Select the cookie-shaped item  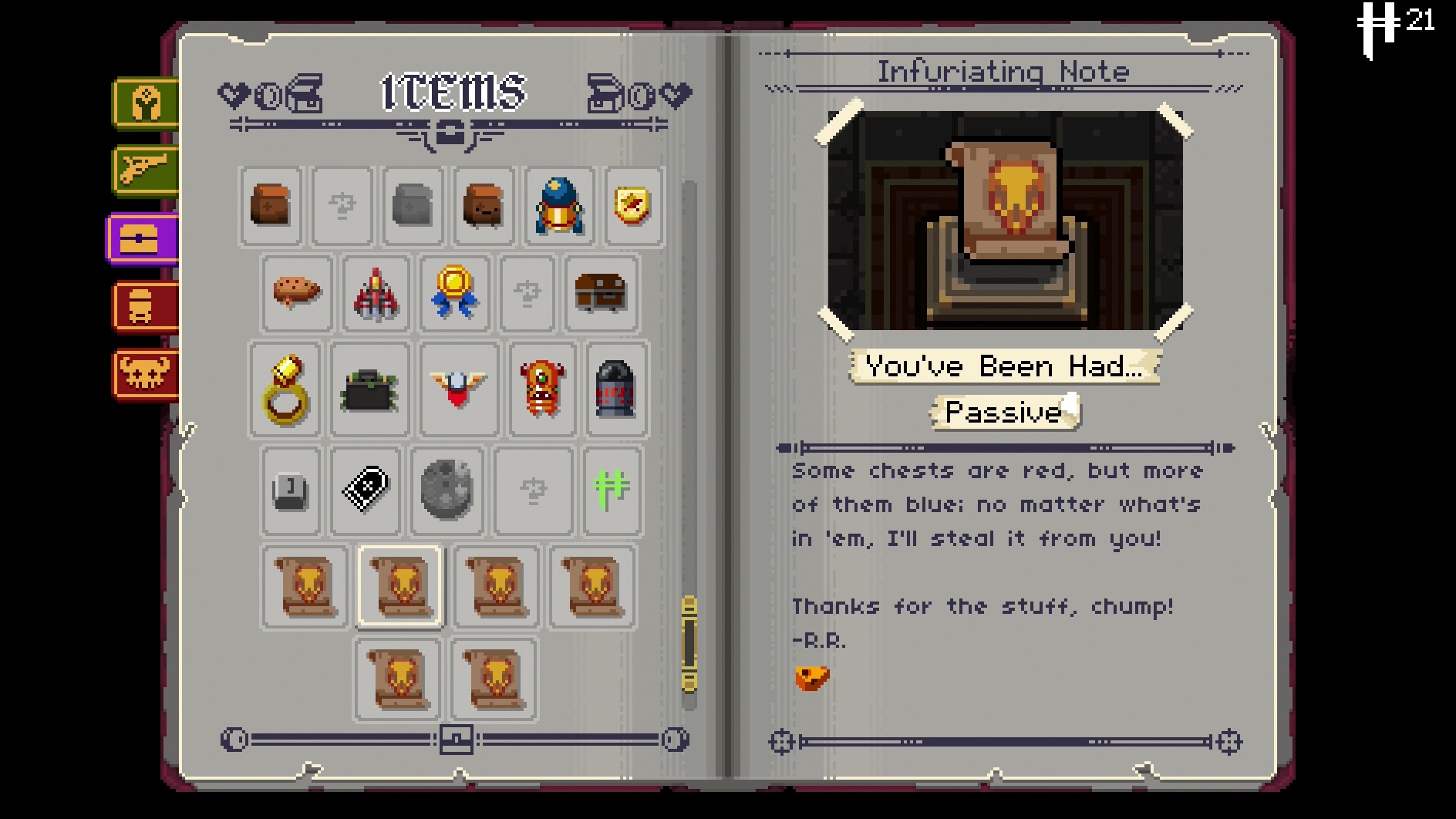tap(297, 292)
